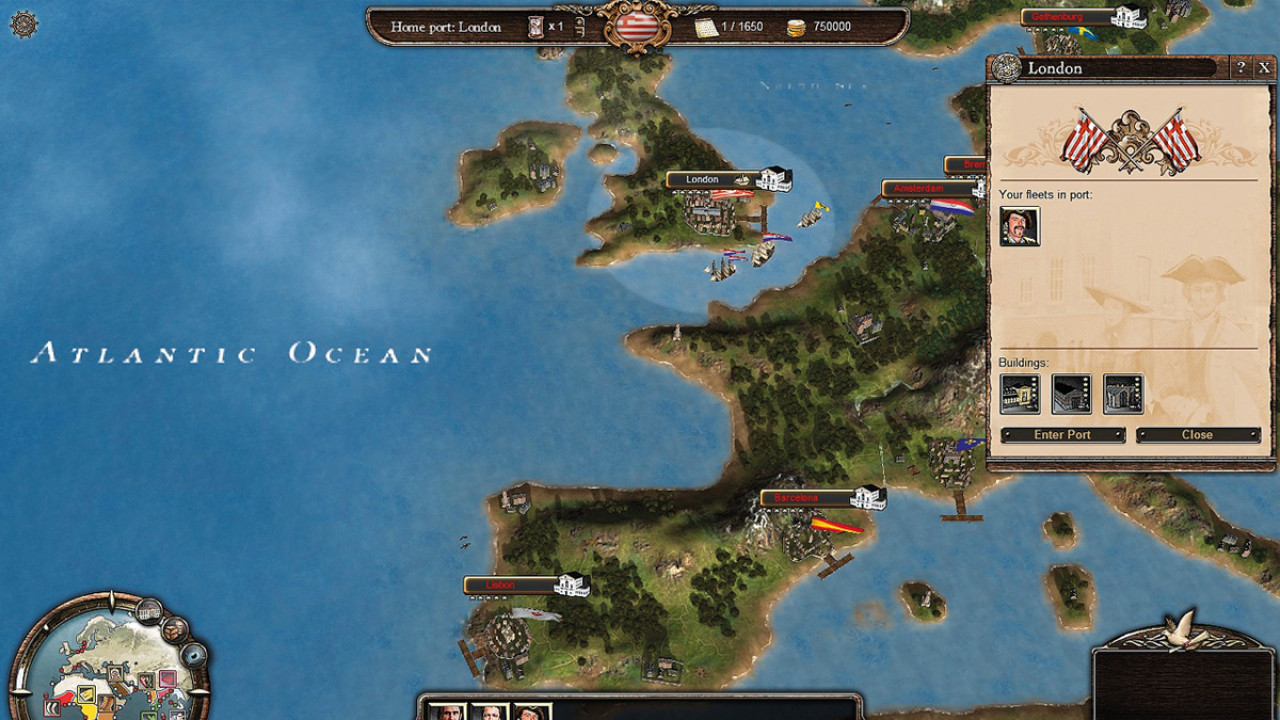Select the Gothenburg port label
This screenshot has width=1280, height=720.
(1059, 17)
